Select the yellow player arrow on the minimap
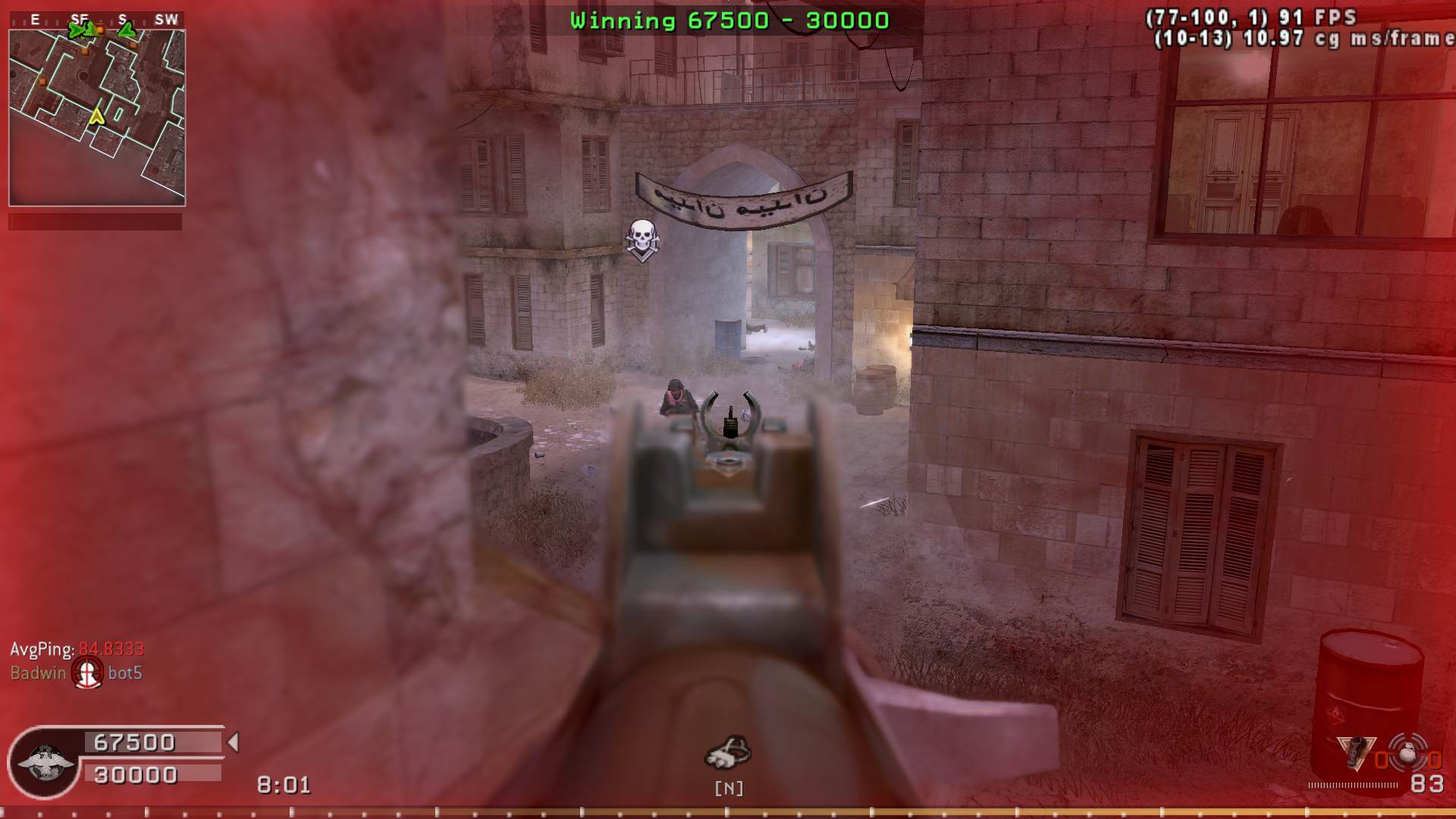 [96, 116]
